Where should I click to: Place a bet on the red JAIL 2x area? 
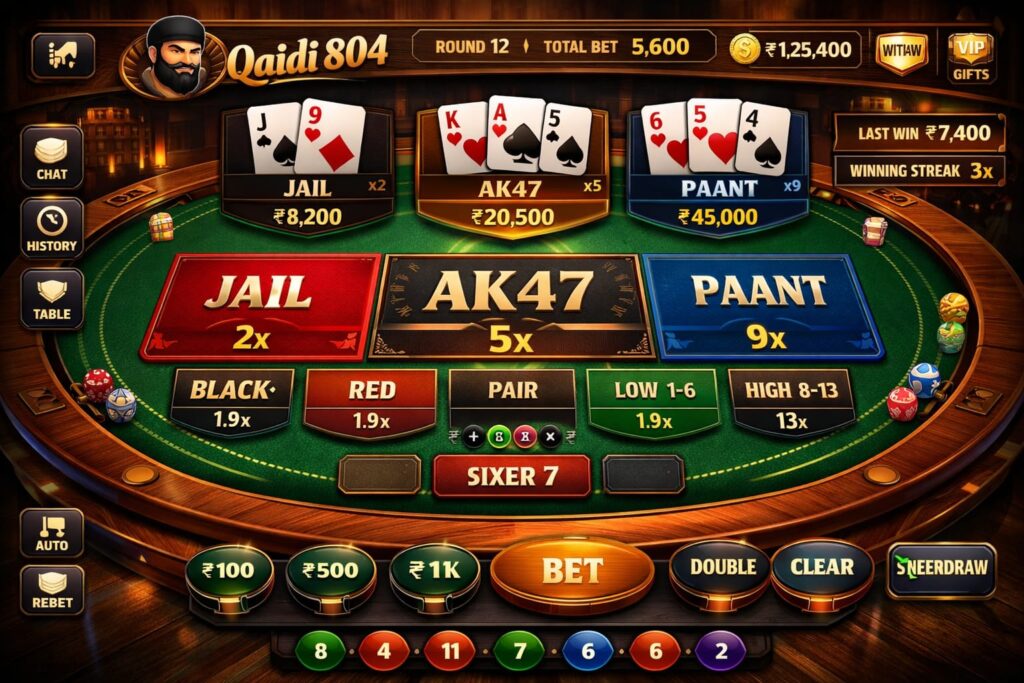(259, 306)
